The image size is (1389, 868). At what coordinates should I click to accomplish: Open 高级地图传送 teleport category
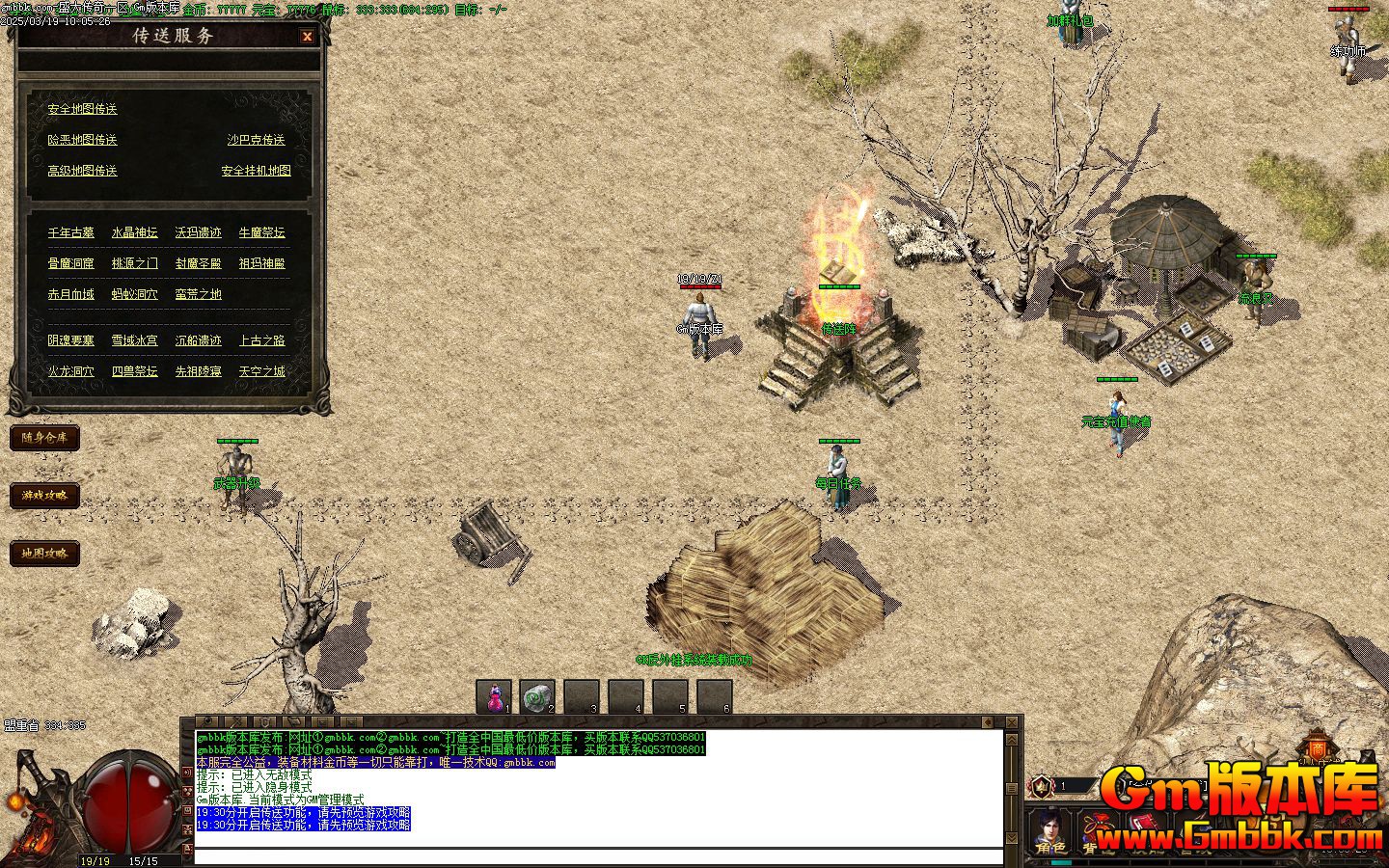click(x=82, y=171)
